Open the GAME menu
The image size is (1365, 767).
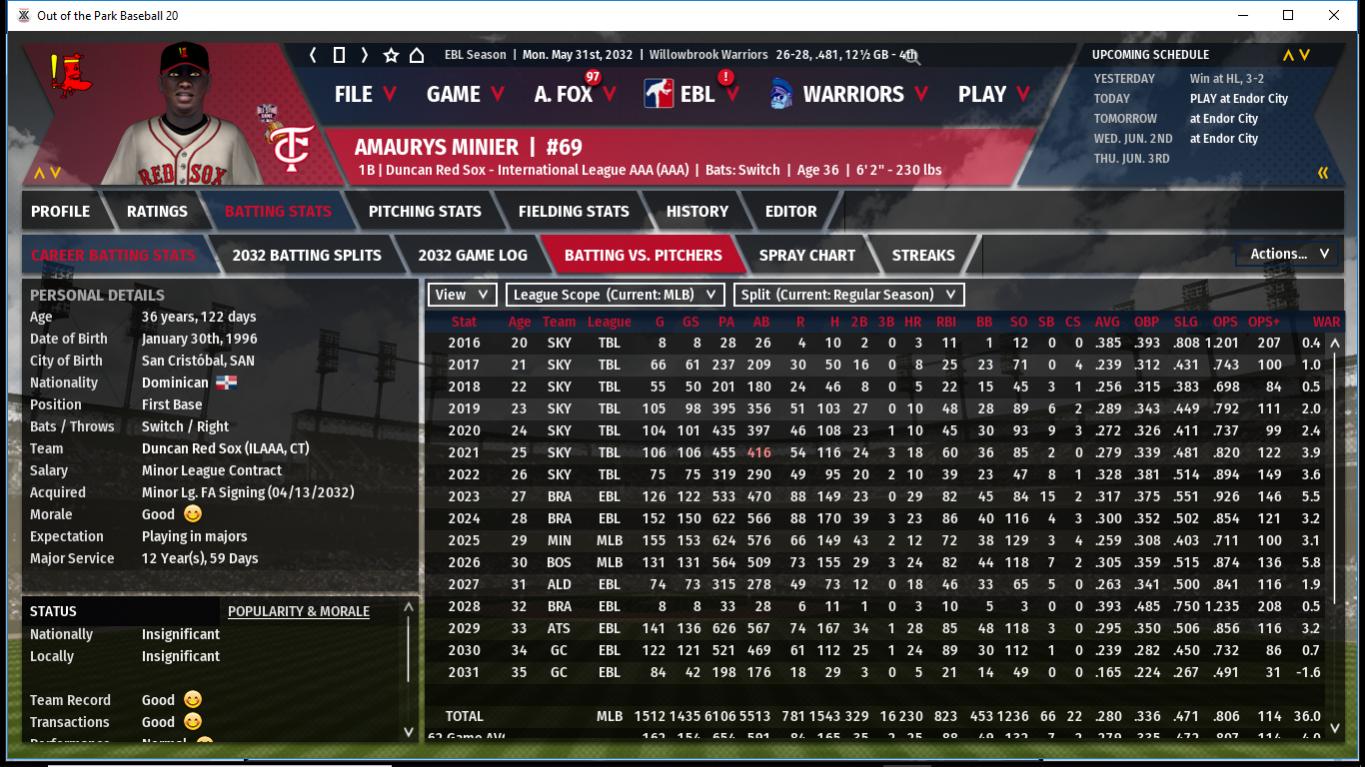460,94
